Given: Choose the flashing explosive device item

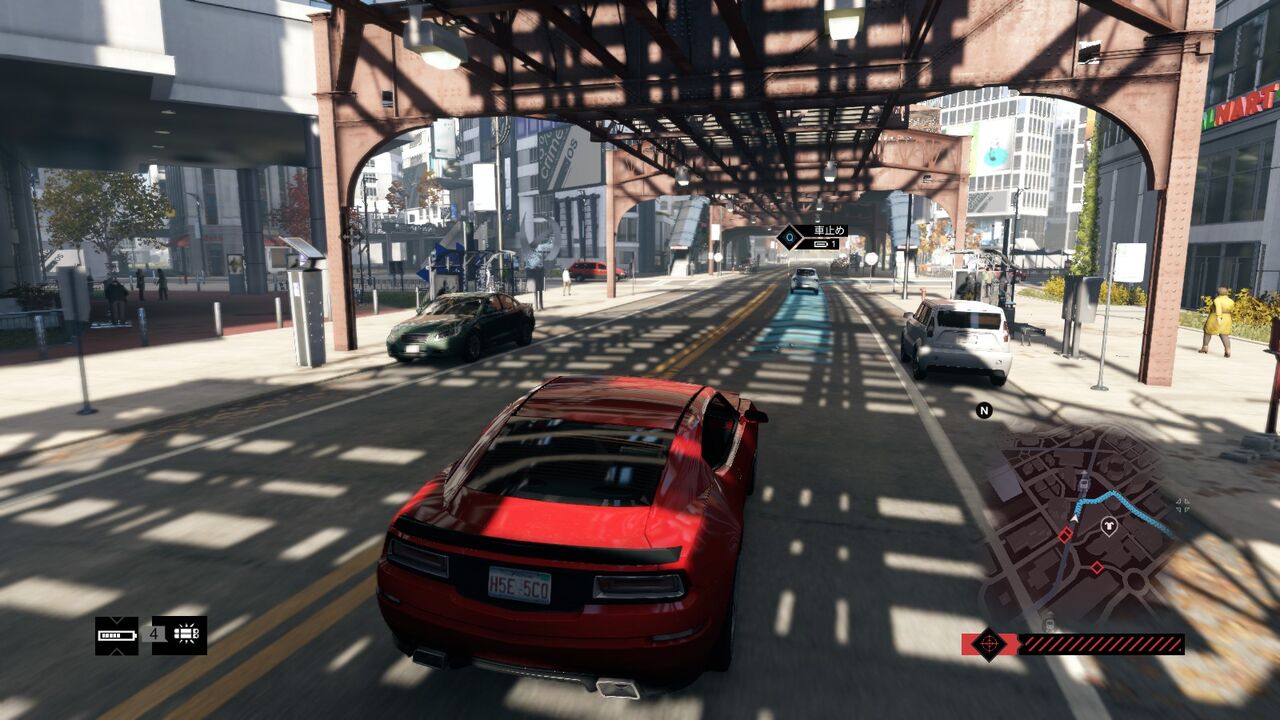Looking at the screenshot, I should tap(180, 635).
